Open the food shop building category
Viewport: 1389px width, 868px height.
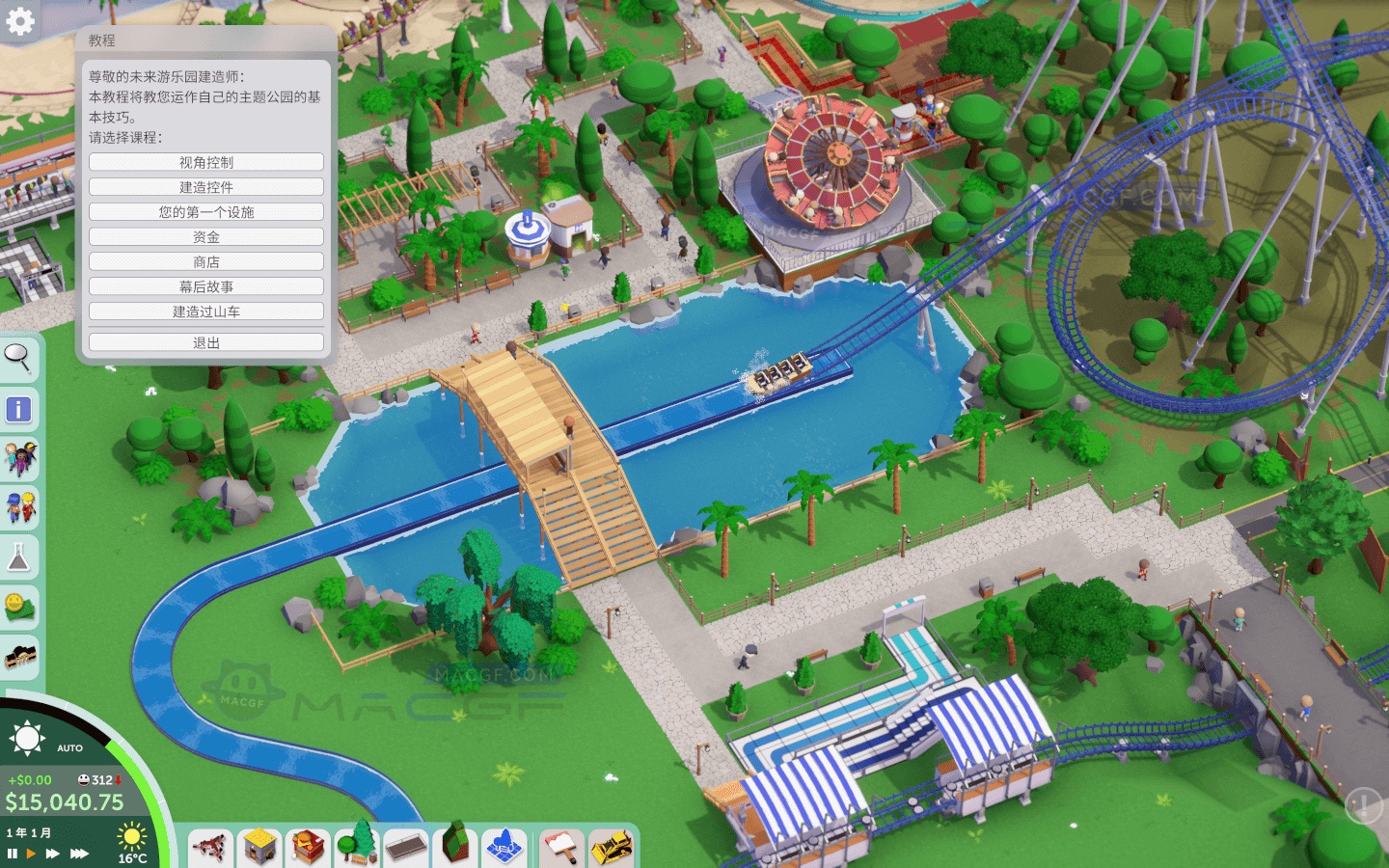point(307,849)
